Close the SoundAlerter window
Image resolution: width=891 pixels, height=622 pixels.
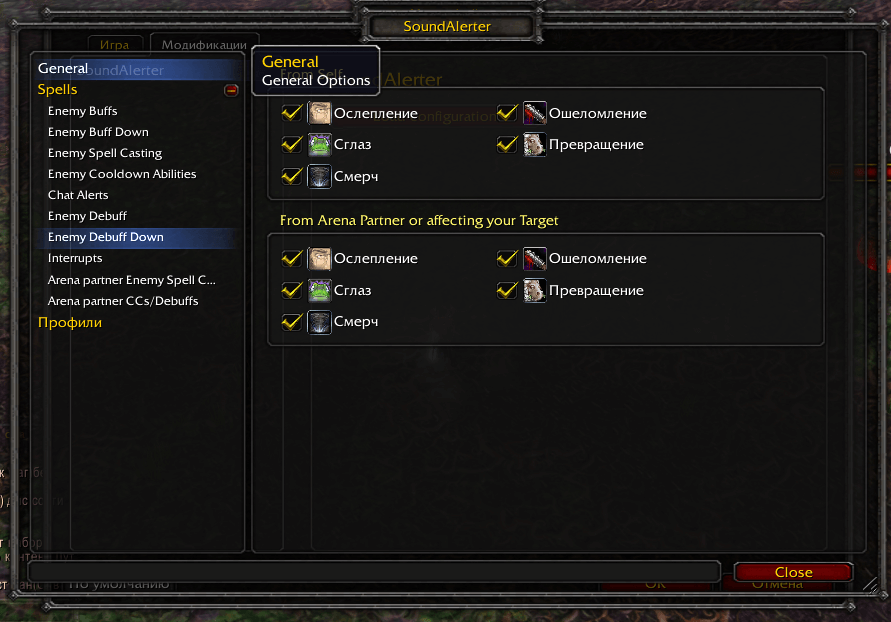click(x=793, y=572)
